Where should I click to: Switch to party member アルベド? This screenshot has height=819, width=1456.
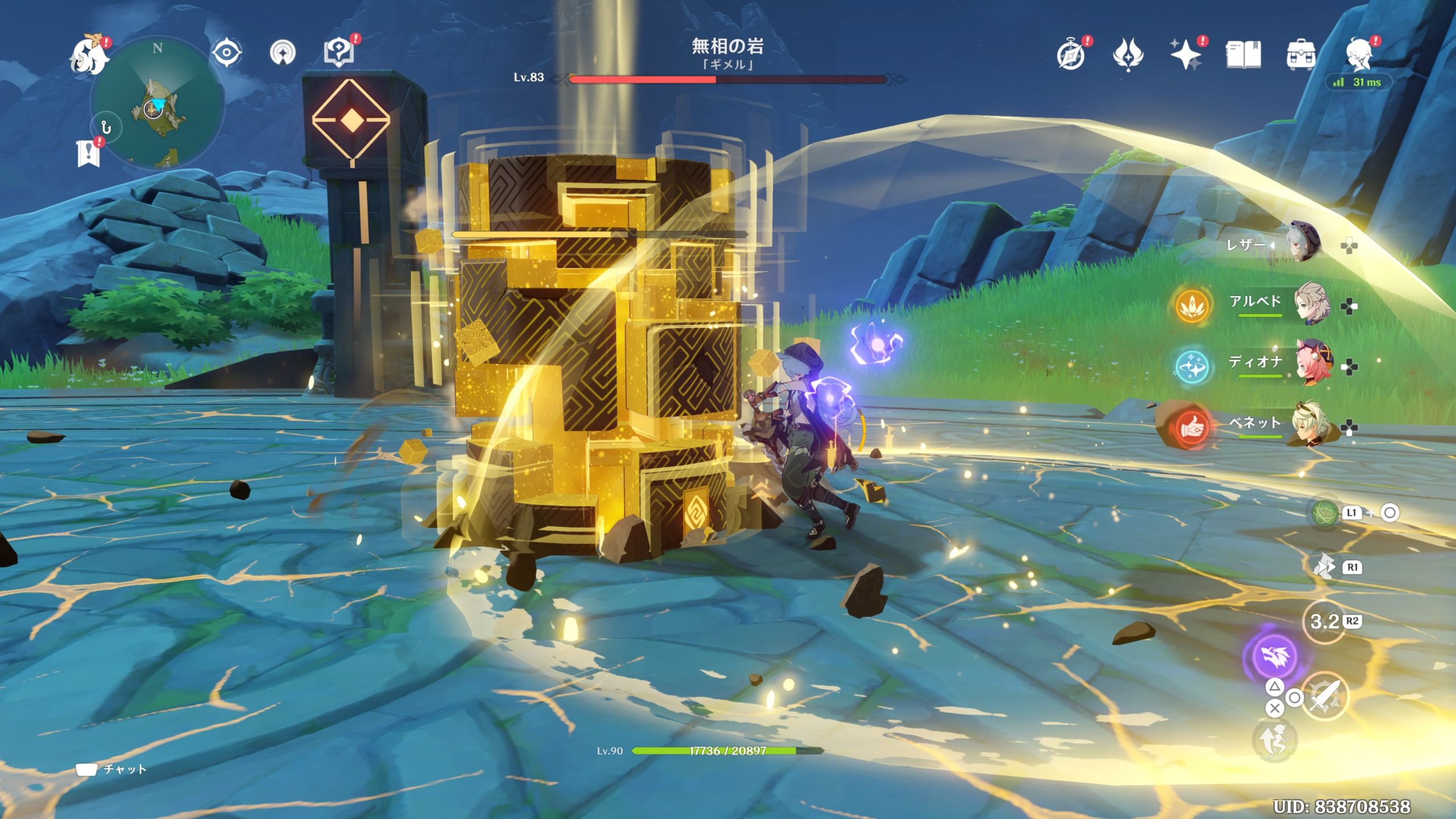(x=1312, y=304)
